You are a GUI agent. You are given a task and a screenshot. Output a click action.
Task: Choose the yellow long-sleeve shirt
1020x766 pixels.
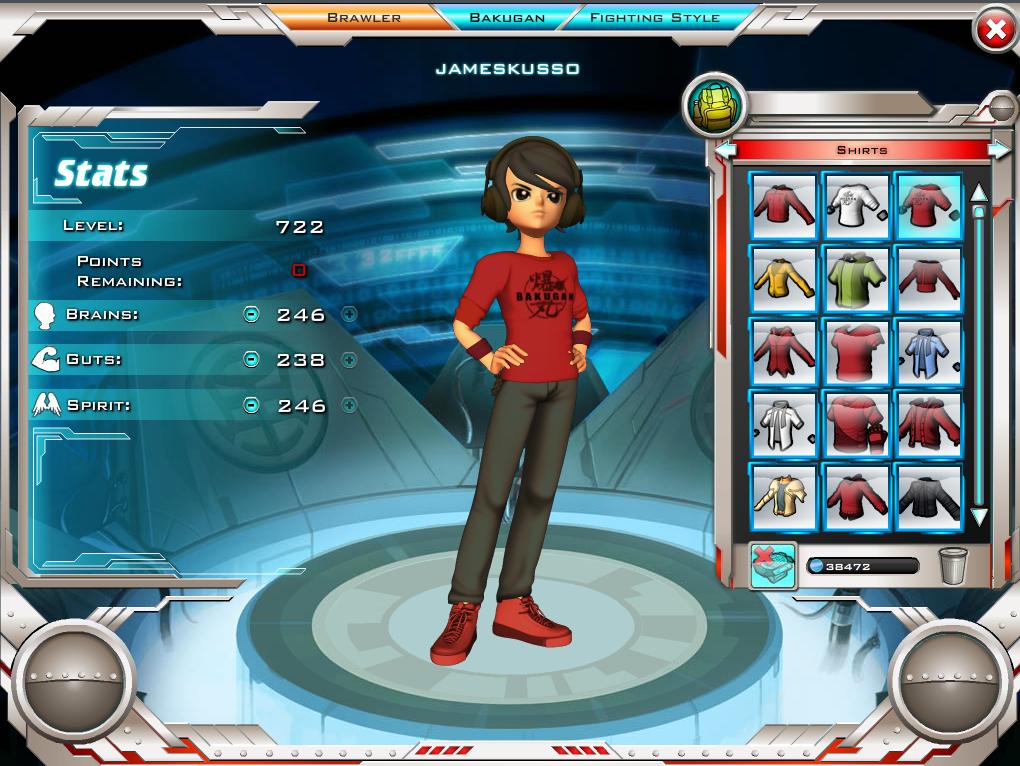(x=783, y=278)
